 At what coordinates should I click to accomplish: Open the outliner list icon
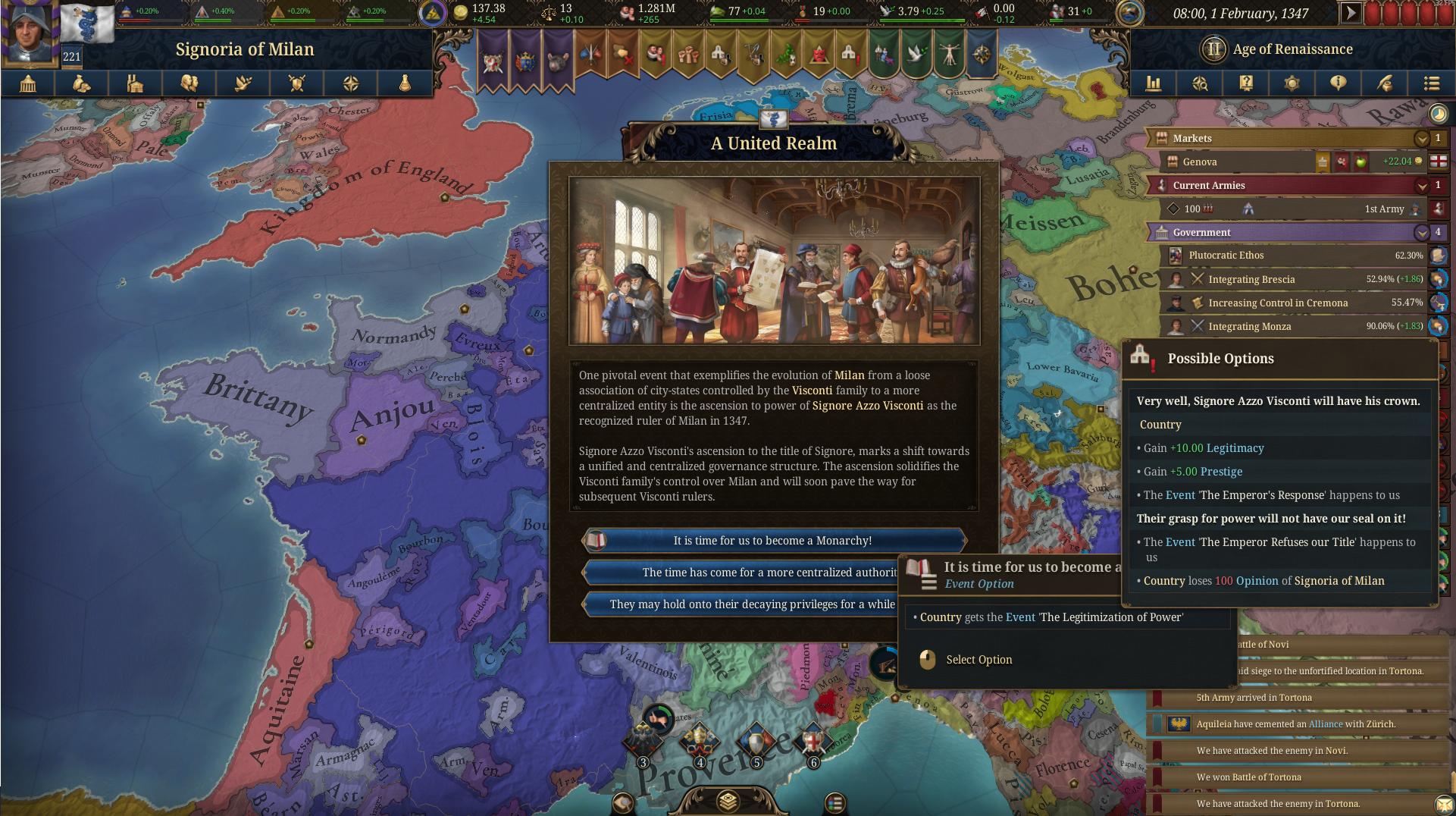click(1431, 83)
